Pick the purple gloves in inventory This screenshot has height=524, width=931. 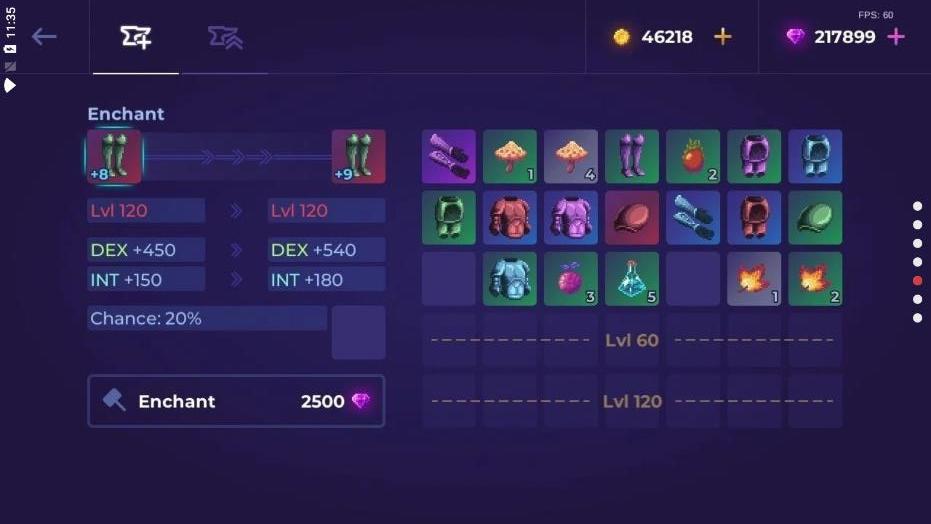(x=449, y=157)
